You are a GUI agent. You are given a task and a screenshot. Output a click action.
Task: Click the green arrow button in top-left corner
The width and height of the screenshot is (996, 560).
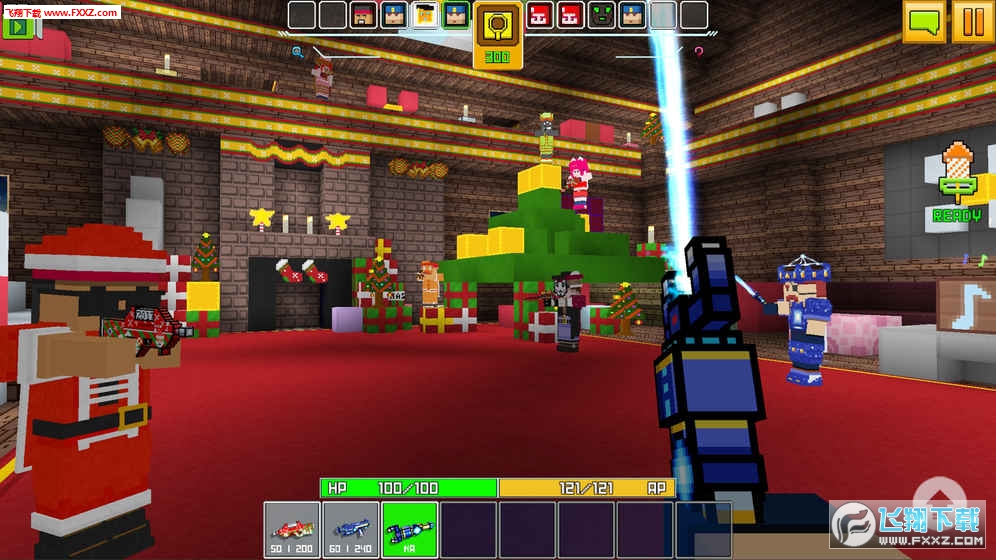pyautogui.click(x=17, y=26)
